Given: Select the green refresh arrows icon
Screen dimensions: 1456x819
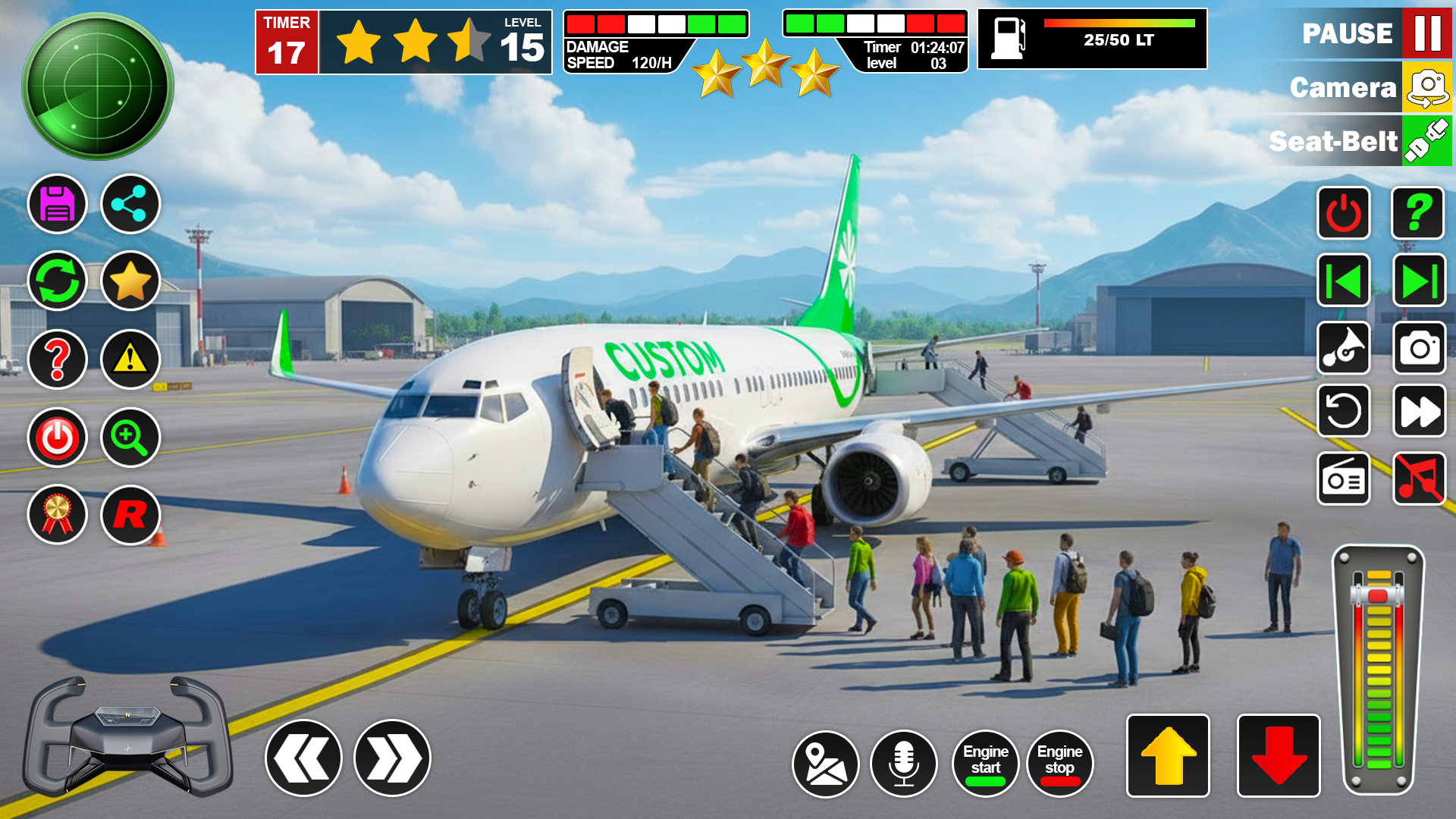Looking at the screenshot, I should pos(58,281).
